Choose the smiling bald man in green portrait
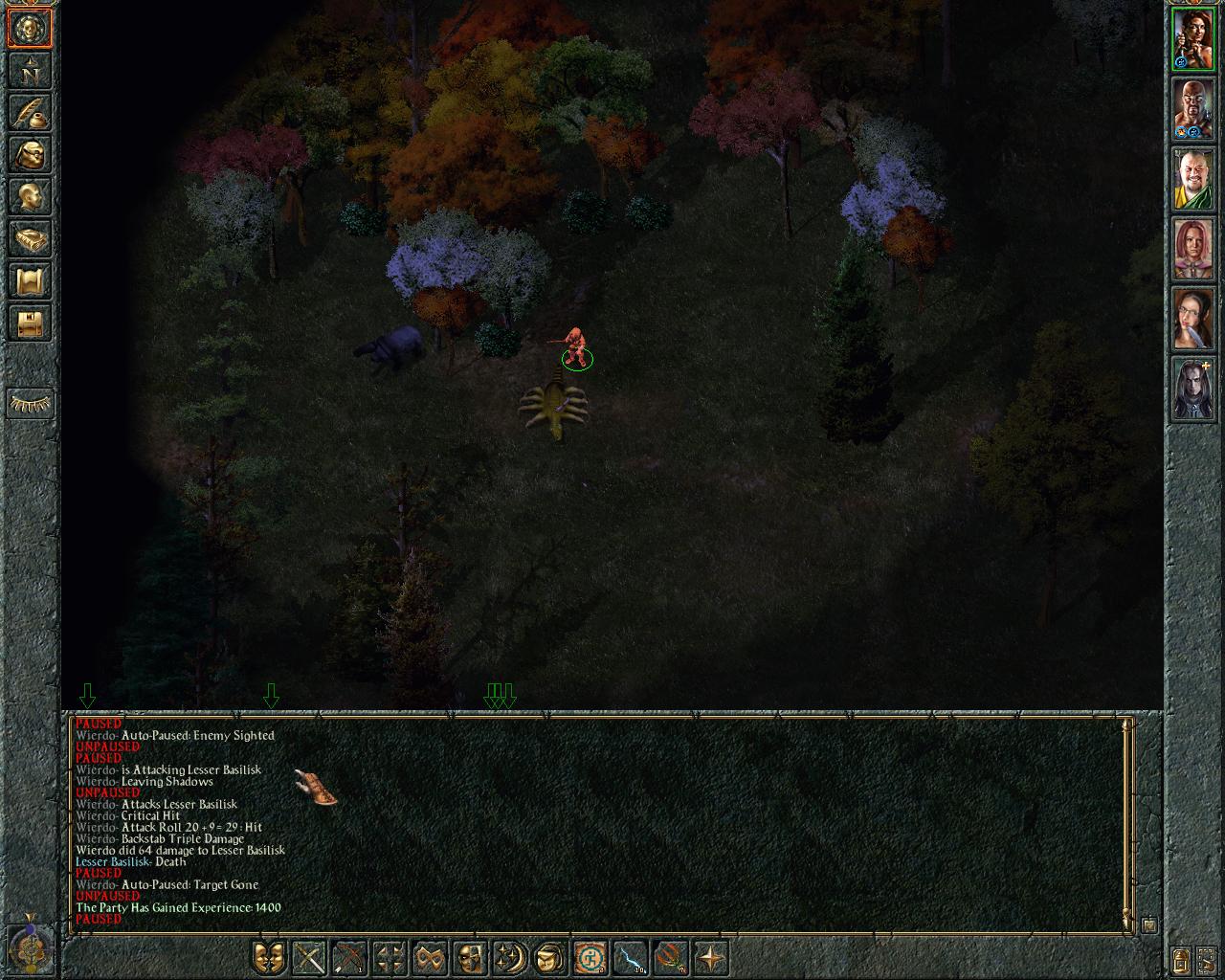The height and width of the screenshot is (980, 1225). click(1193, 180)
